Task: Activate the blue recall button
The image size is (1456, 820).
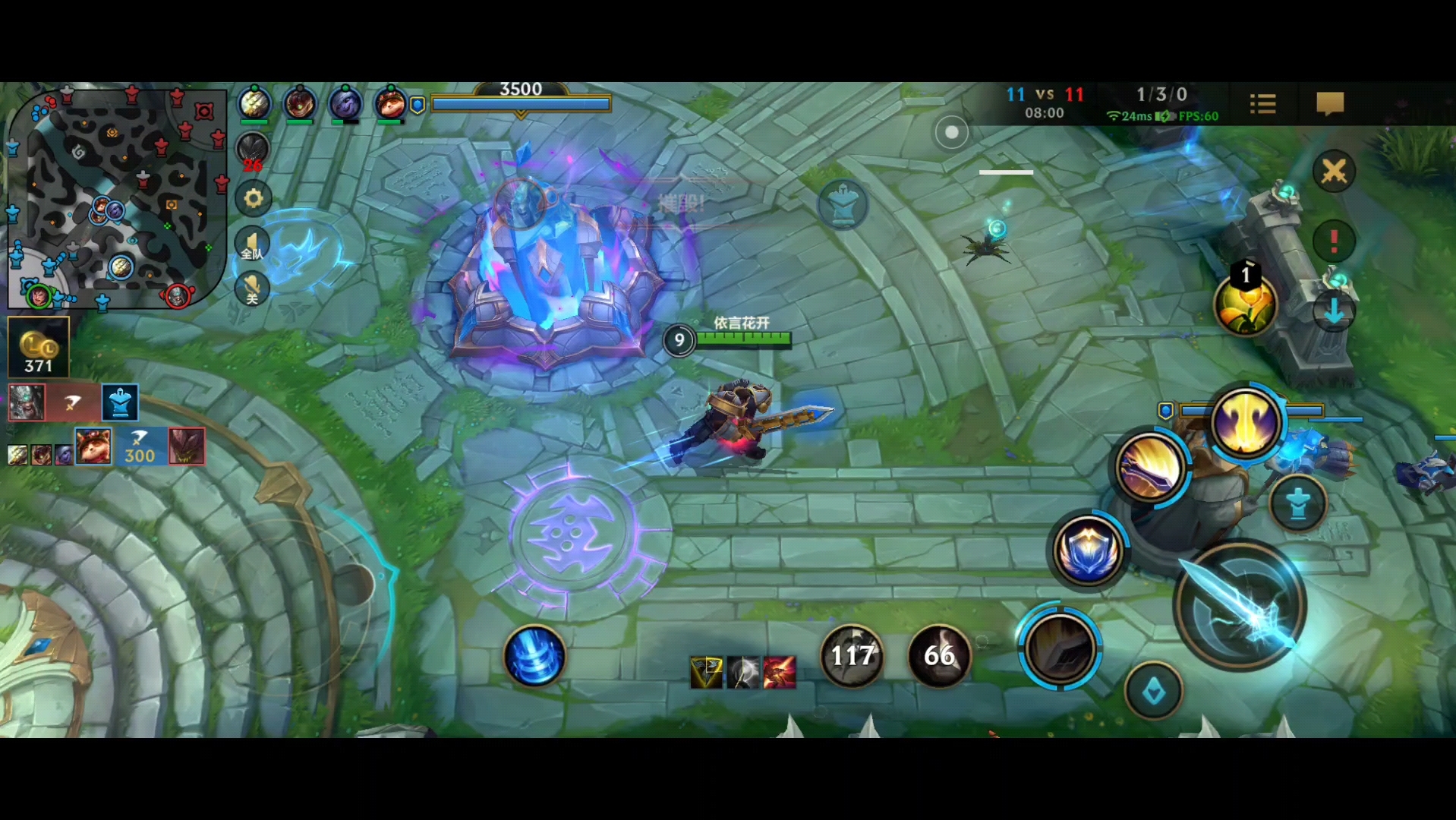Action: click(535, 657)
